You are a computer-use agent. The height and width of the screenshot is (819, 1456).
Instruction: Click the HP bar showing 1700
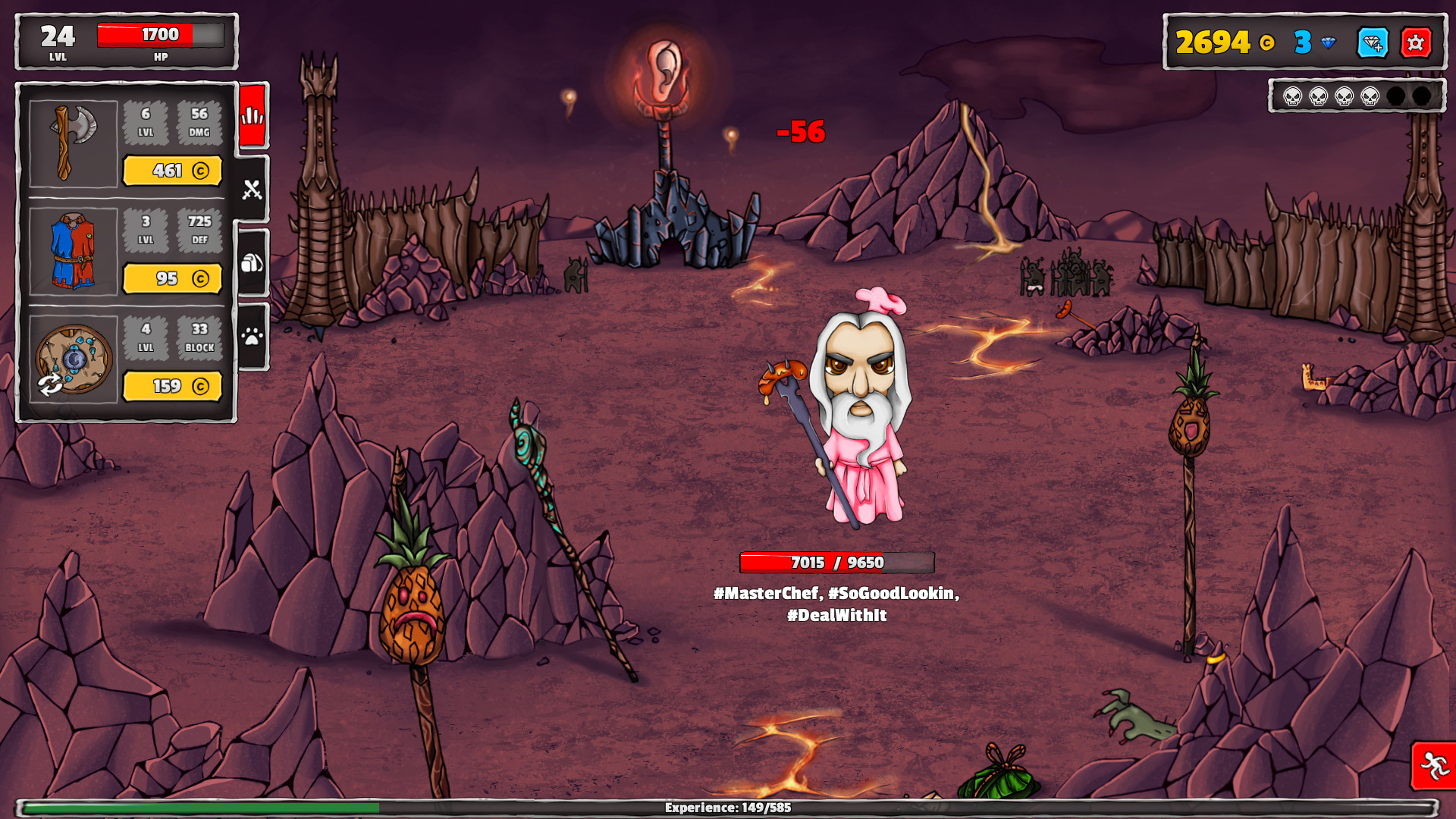[159, 35]
